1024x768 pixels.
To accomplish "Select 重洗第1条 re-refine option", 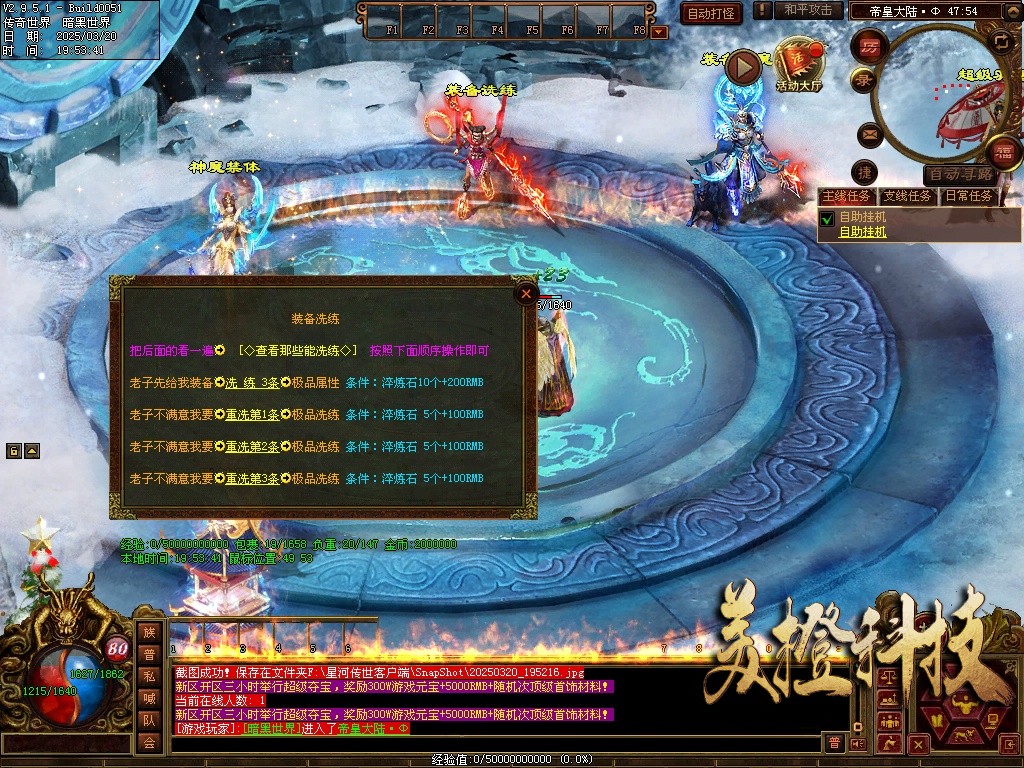I will pyautogui.click(x=252, y=414).
